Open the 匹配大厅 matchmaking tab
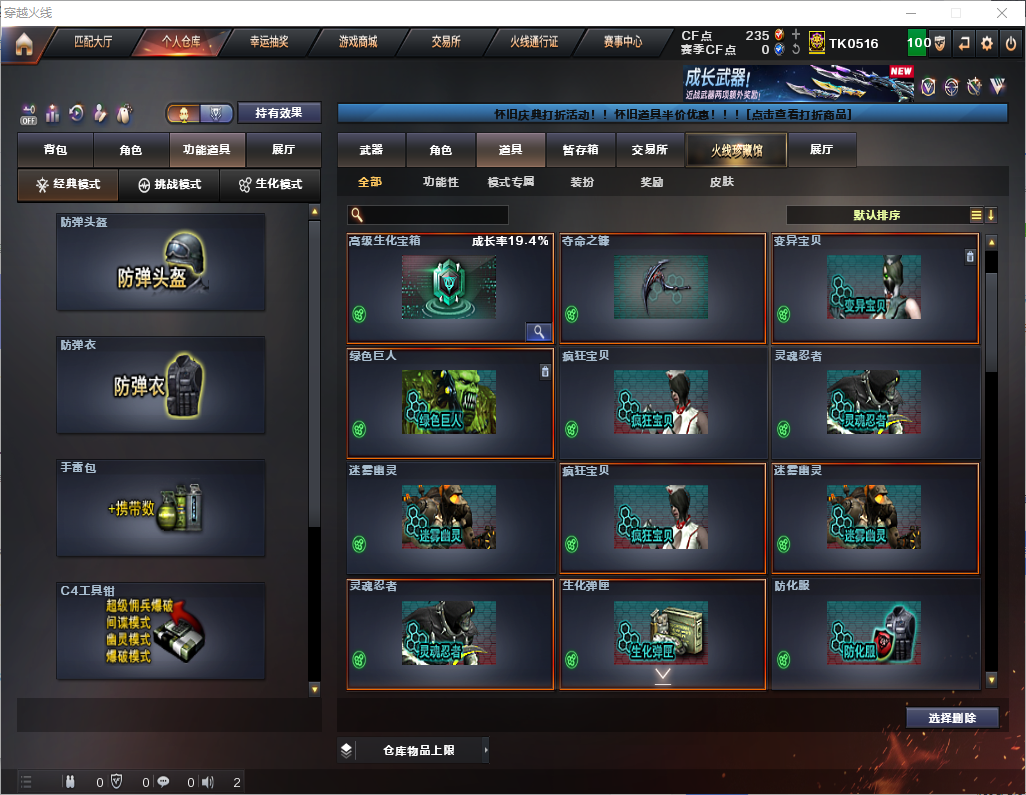This screenshot has width=1026, height=795. [x=94, y=42]
